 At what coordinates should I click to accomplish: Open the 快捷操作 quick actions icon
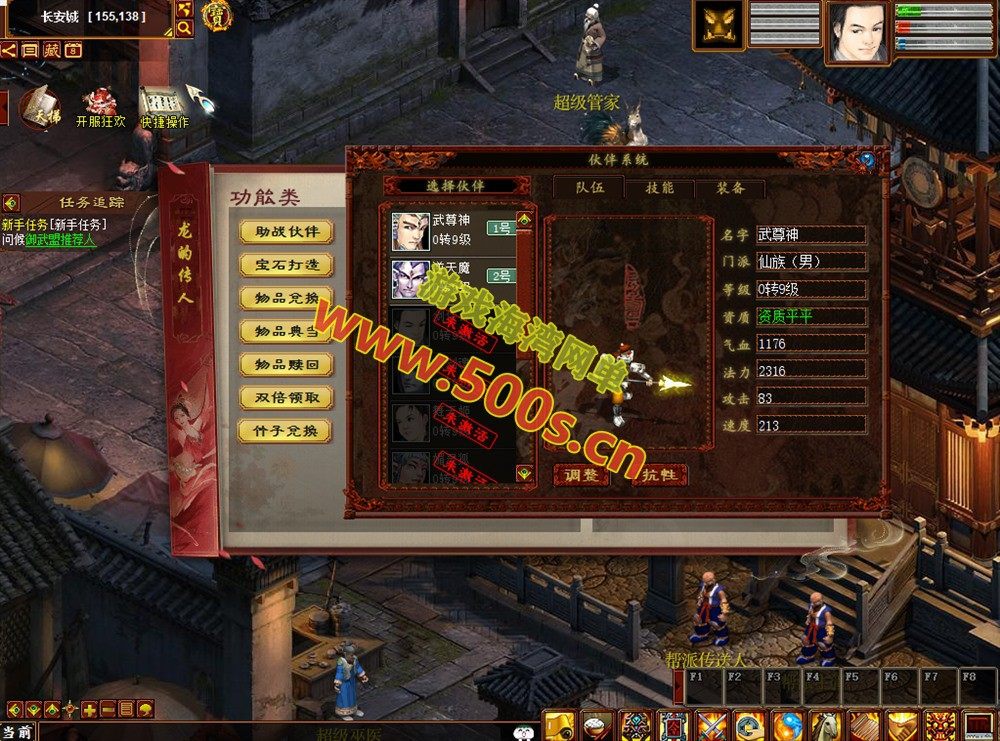coord(164,107)
